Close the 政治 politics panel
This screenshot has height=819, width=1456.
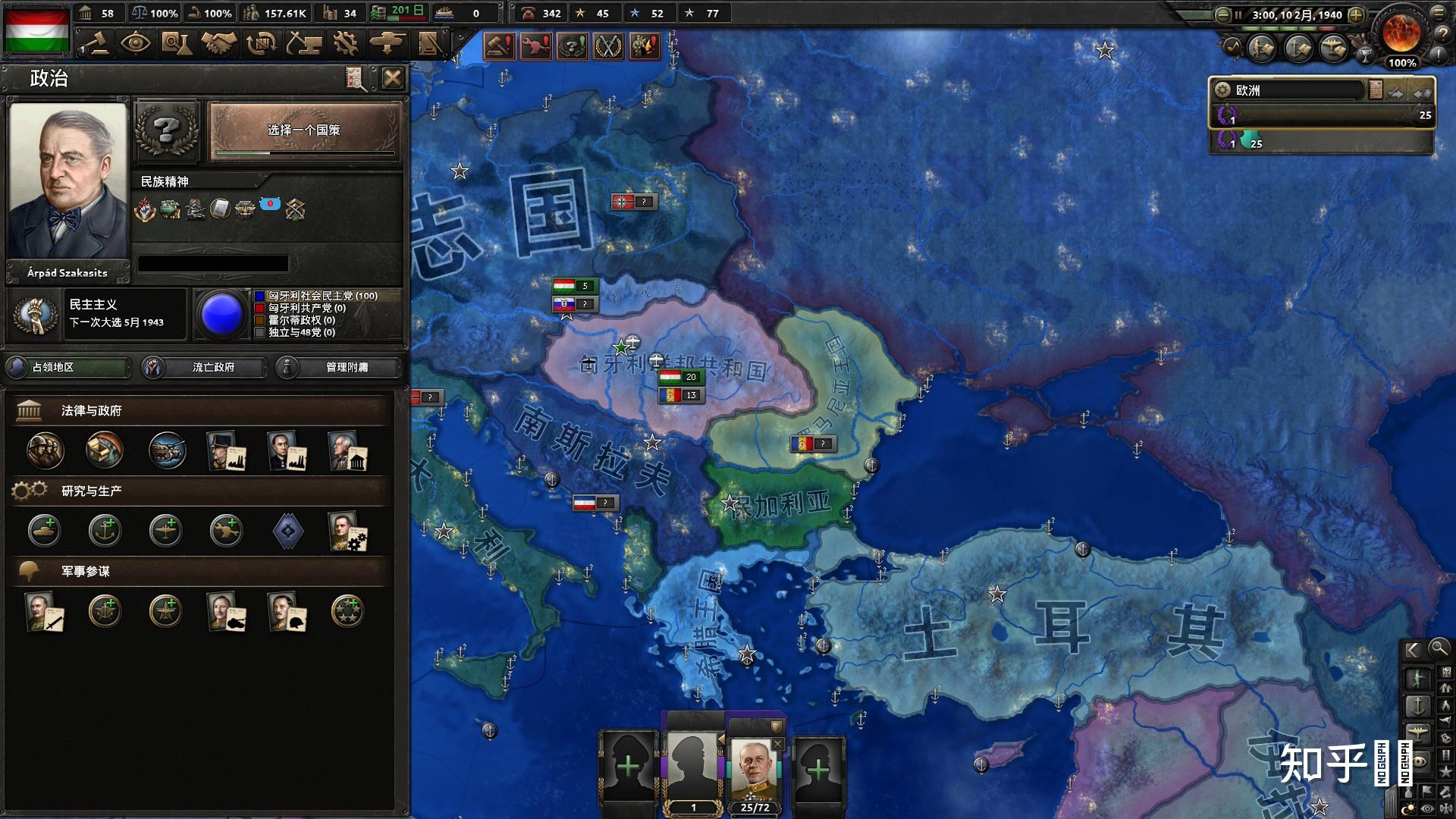[x=392, y=78]
